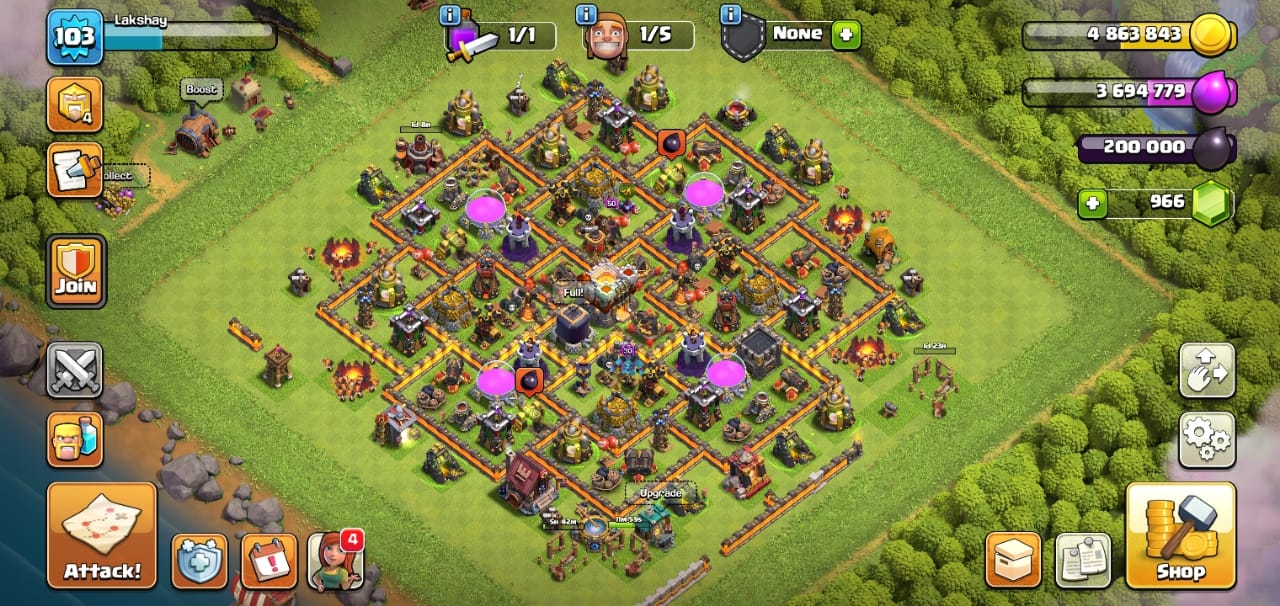Add gems with the green plus
Viewport: 1280px width, 606px height.
pos(1093,204)
